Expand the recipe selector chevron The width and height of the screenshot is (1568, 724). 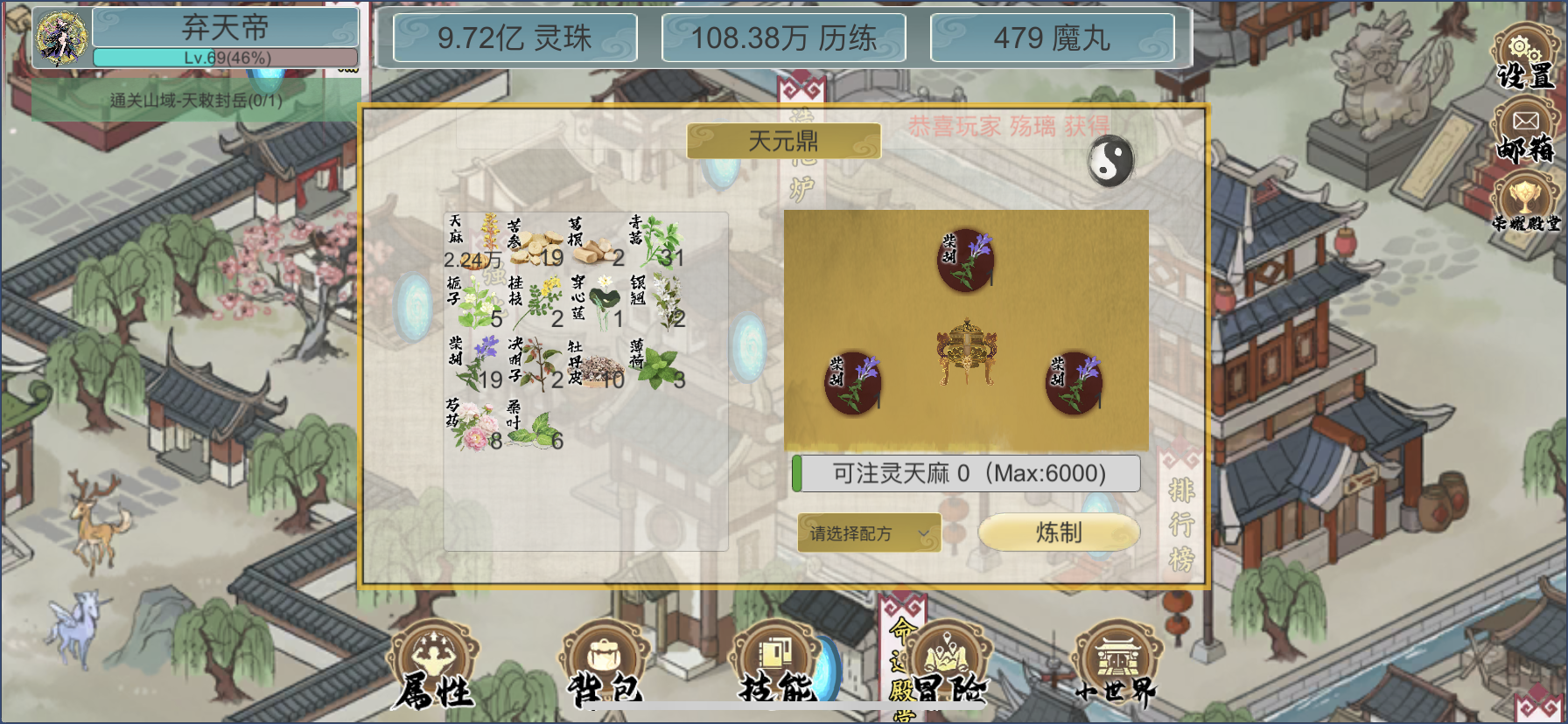[x=921, y=533]
